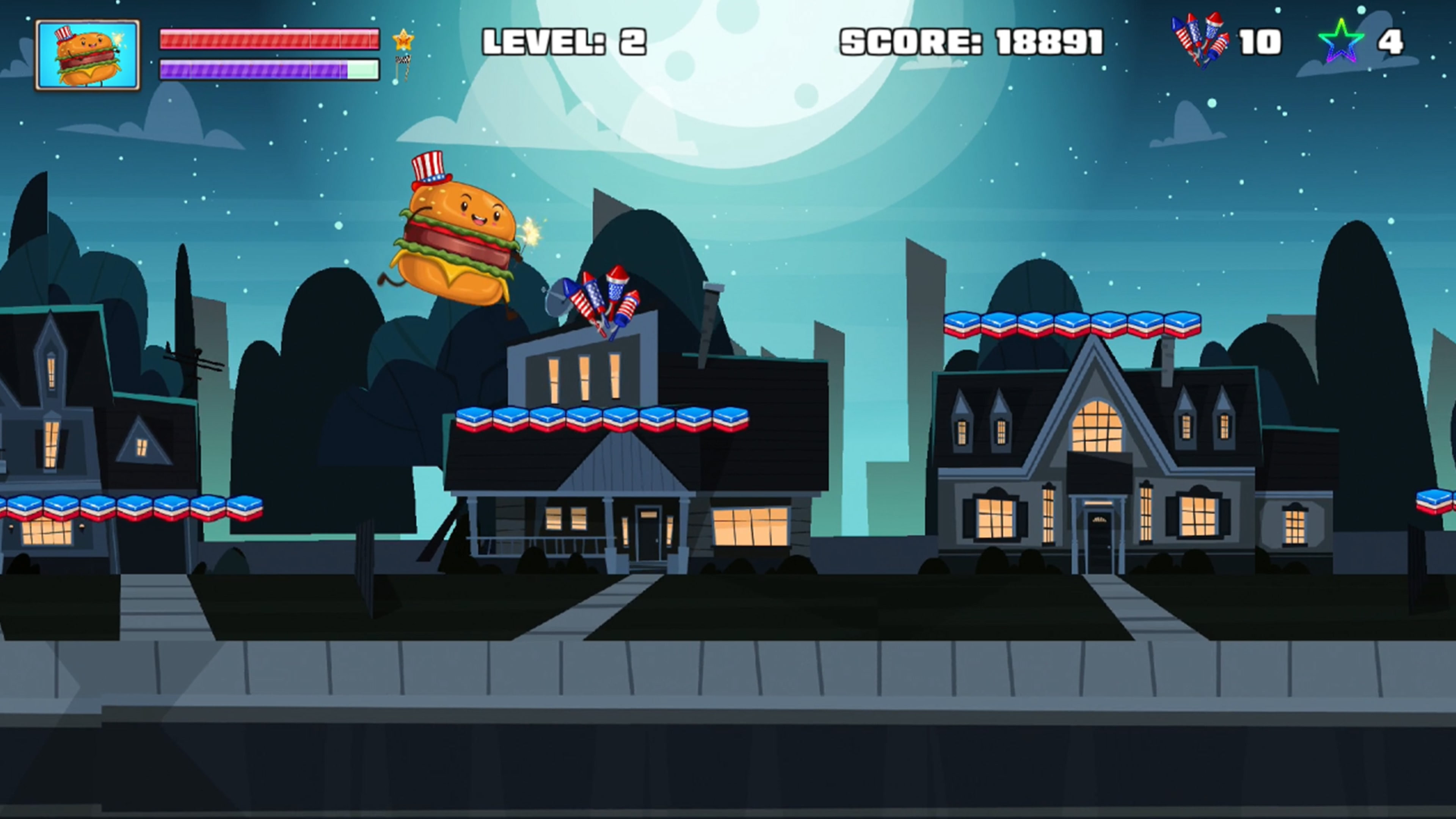The image size is (1456, 819).
Task: Select the fireworks rockets ammo icon
Action: click(1200, 39)
